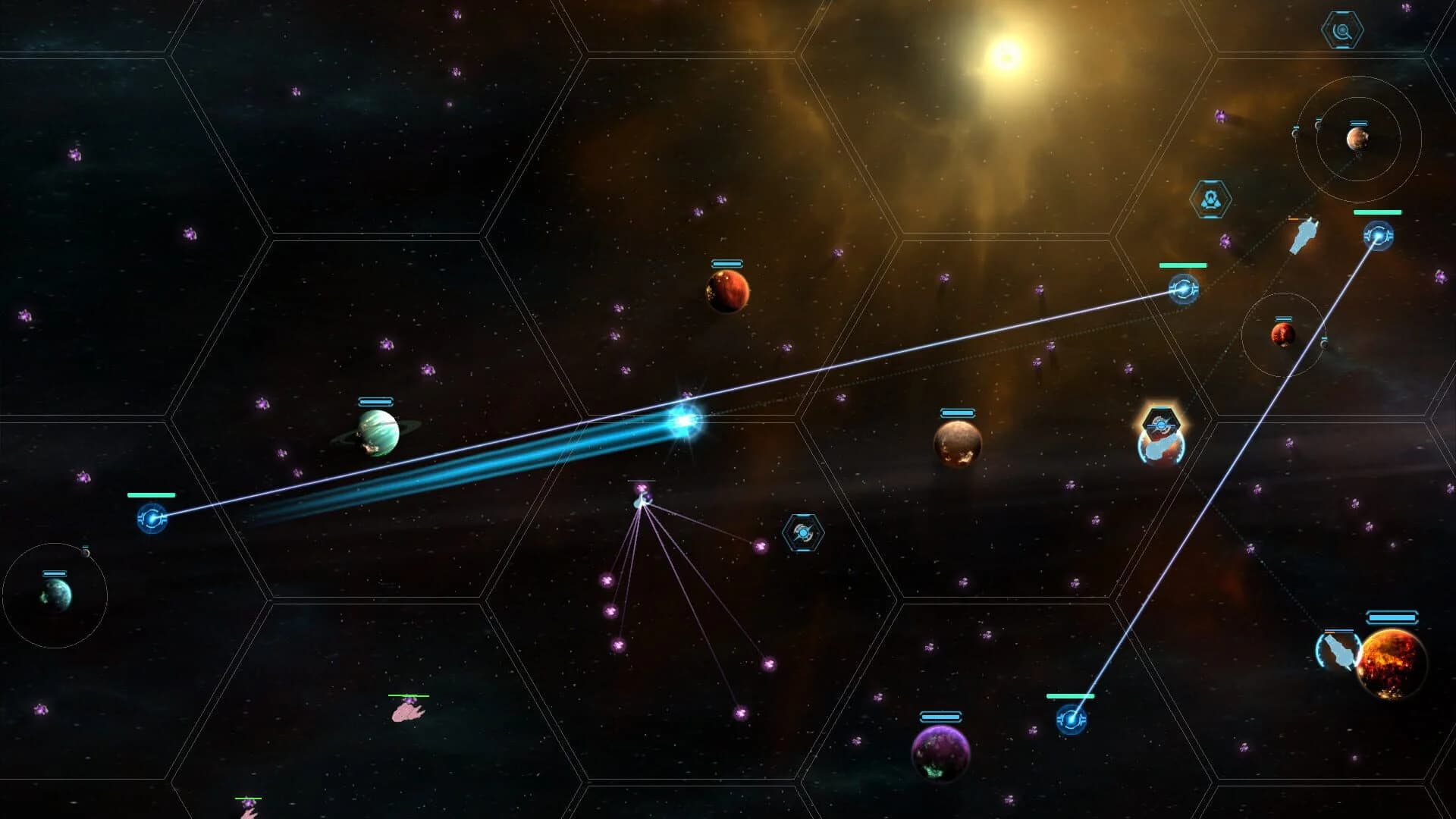1456x819 pixels.
Task: Select the brown planet inside the orbital rings
Action: pos(1358,140)
